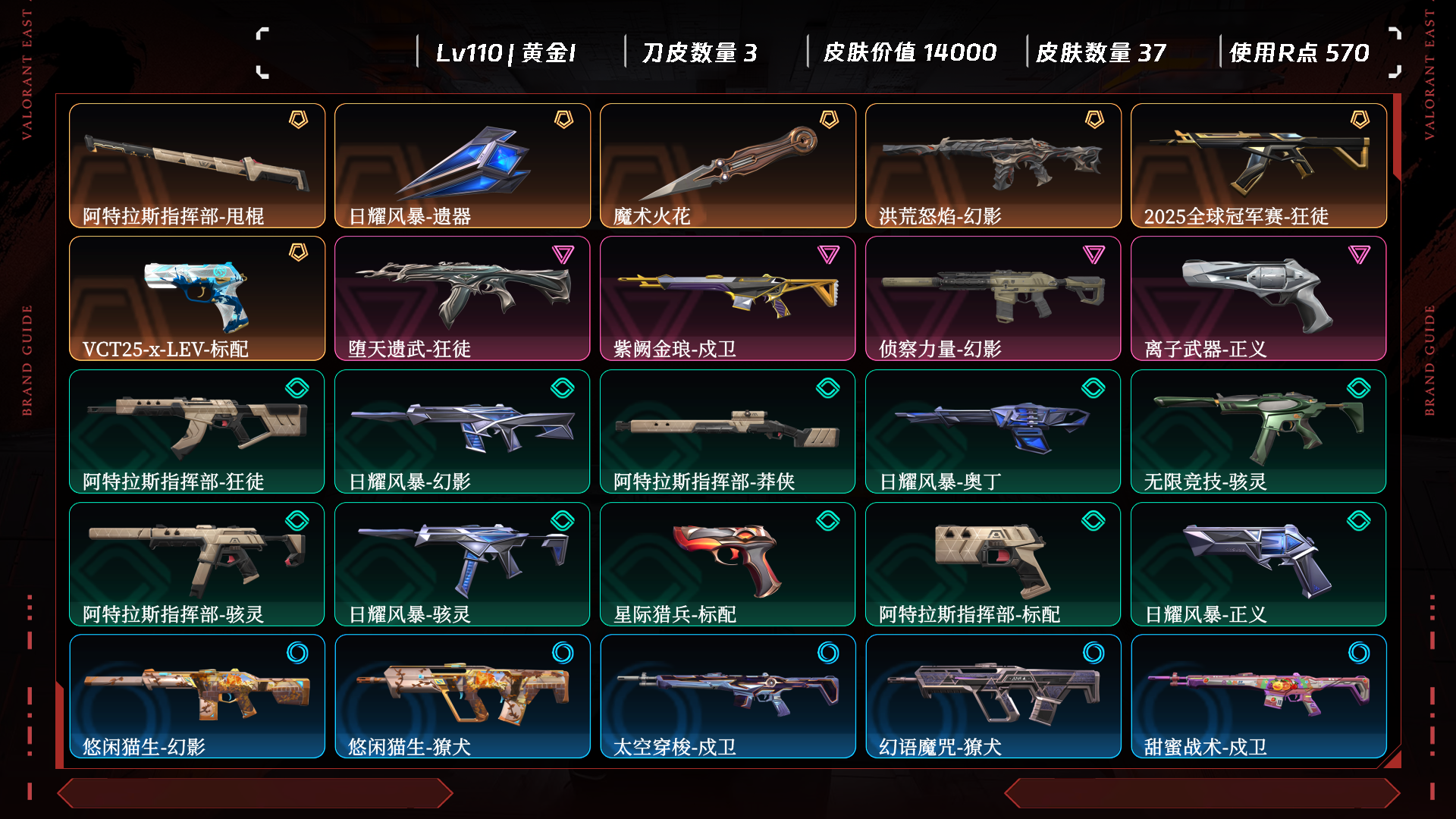Choose the 日耀风暴-奥丁 skin card
Screen dimensions: 1456x819
[993, 431]
